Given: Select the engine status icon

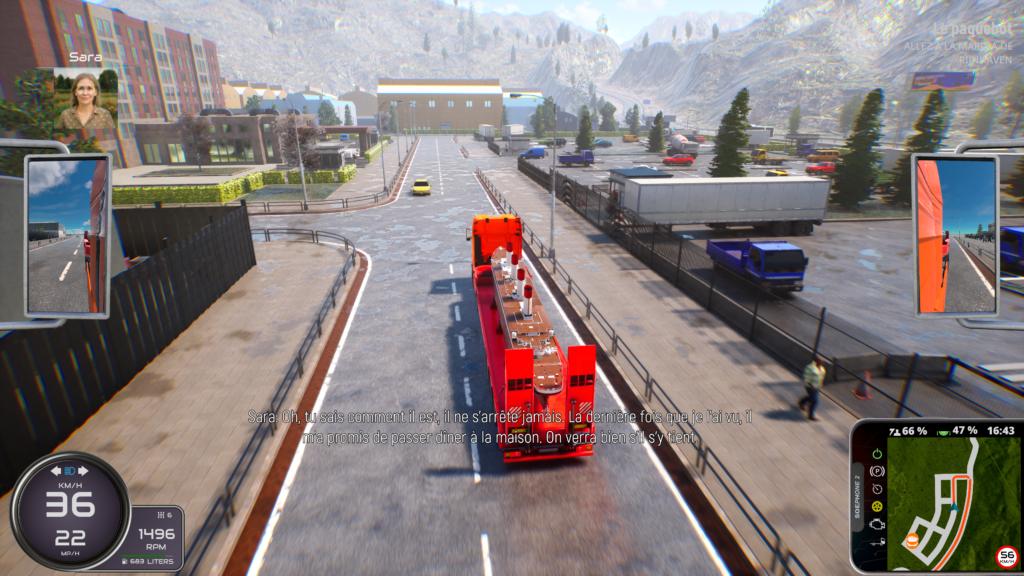Looking at the screenshot, I should (877, 525).
